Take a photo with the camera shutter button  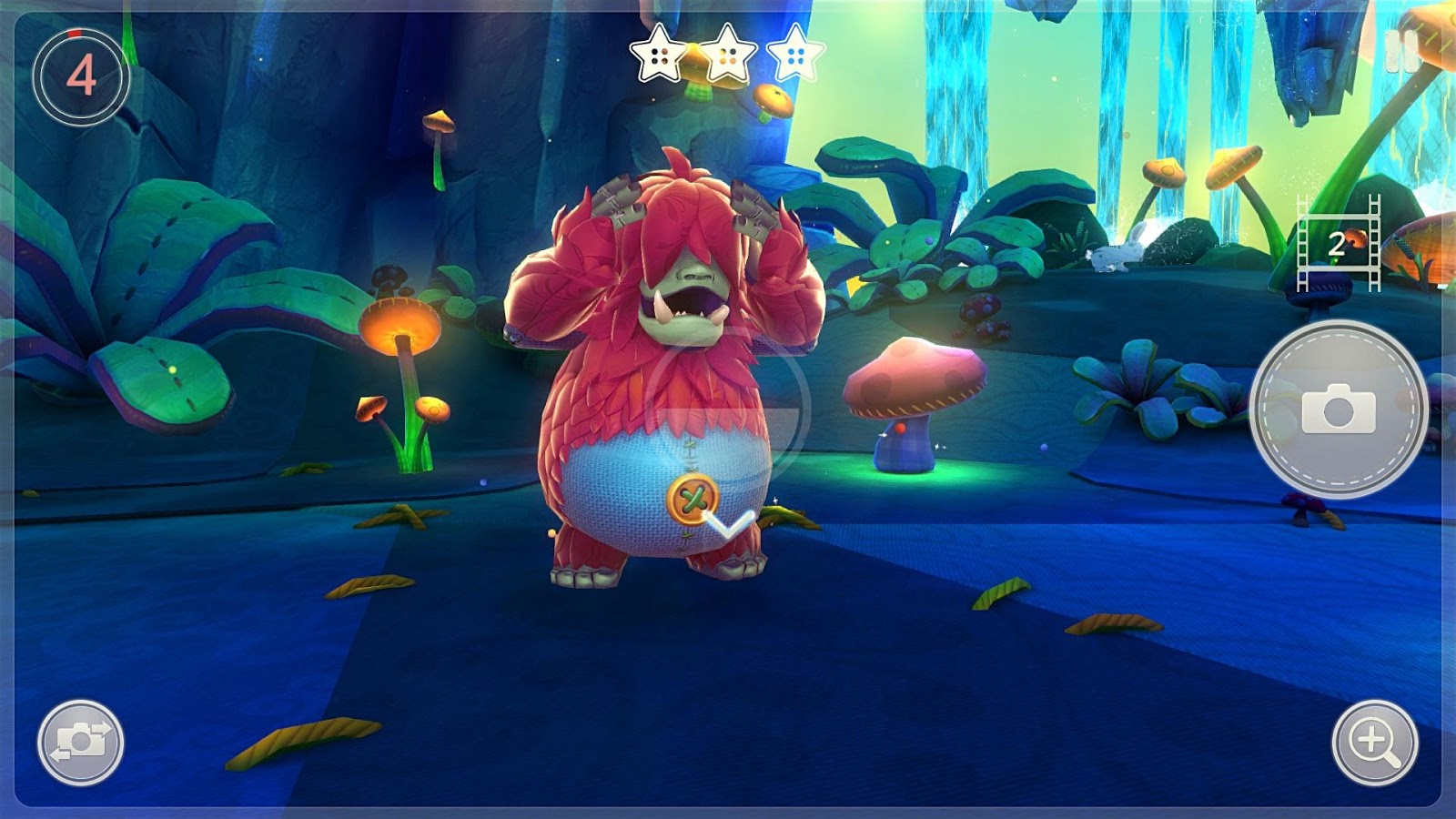[x=1338, y=409]
